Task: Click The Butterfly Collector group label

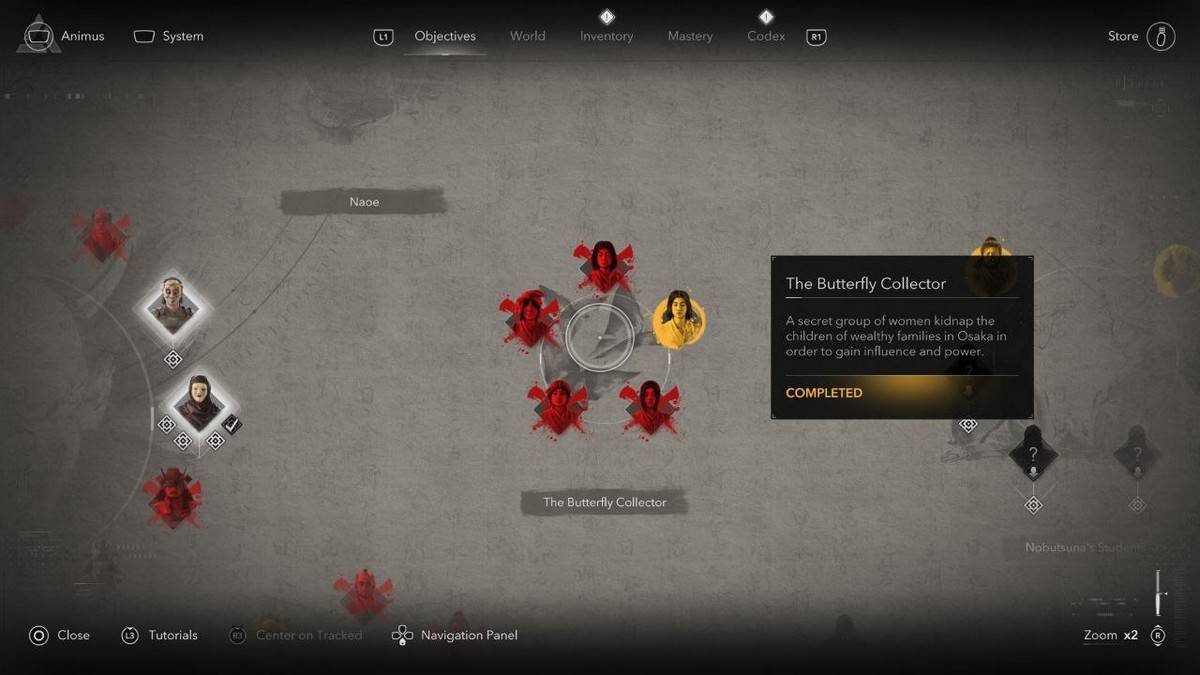Action: (x=604, y=502)
